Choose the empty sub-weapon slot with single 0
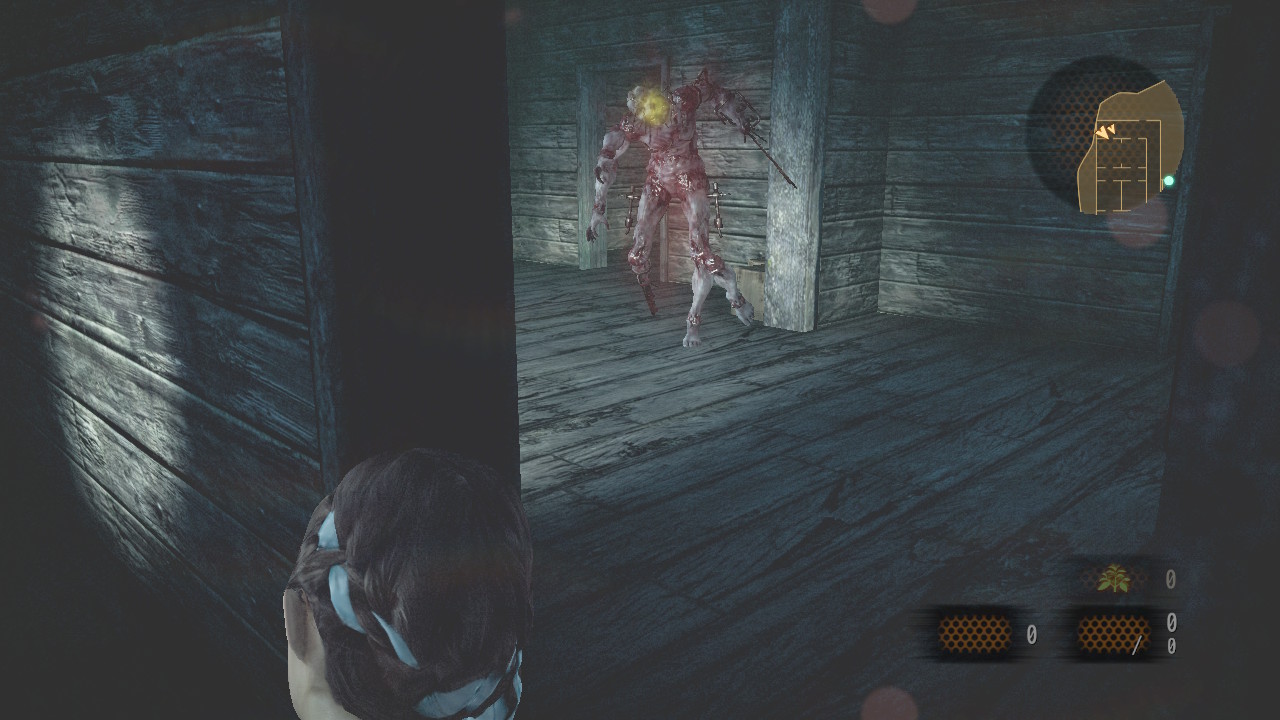 tap(974, 634)
